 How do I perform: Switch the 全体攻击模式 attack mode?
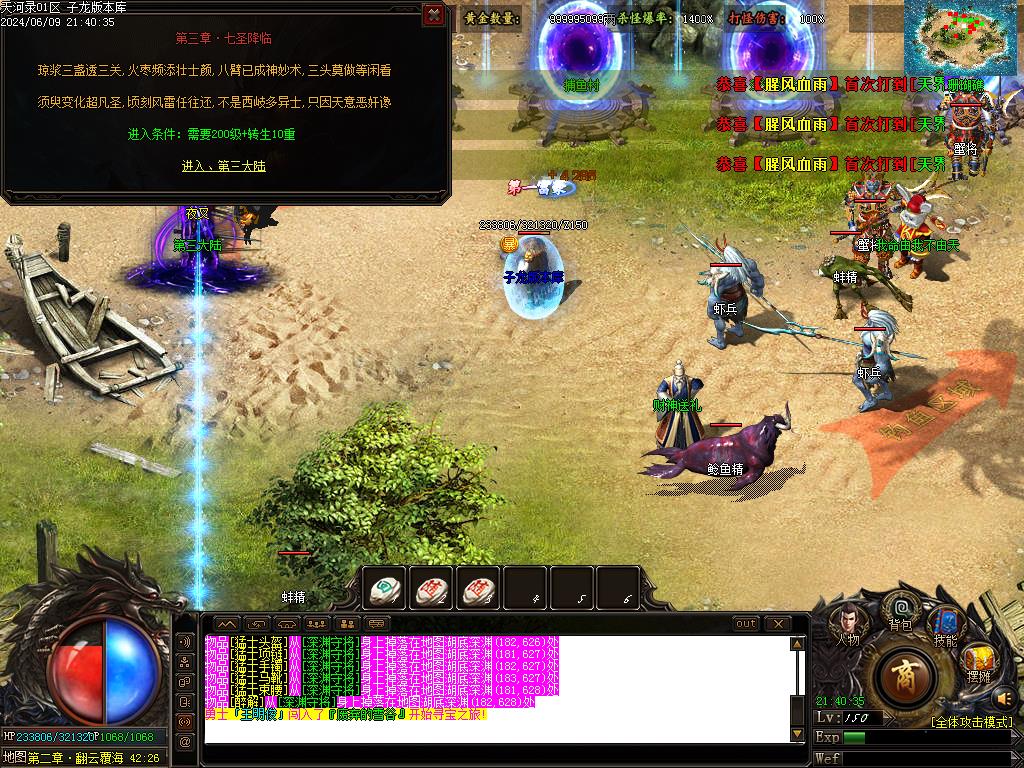971,721
